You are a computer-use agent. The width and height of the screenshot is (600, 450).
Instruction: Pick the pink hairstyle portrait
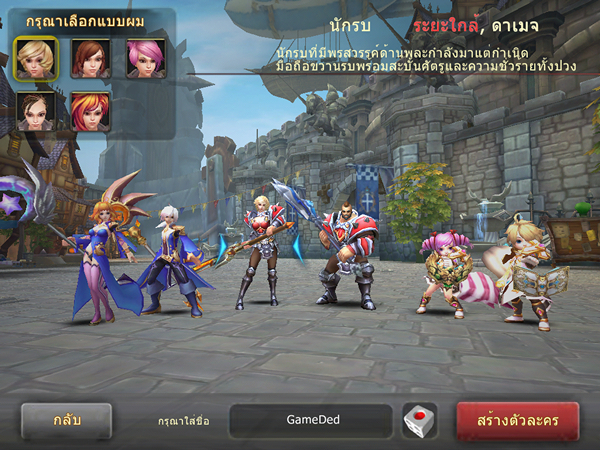tap(146, 58)
